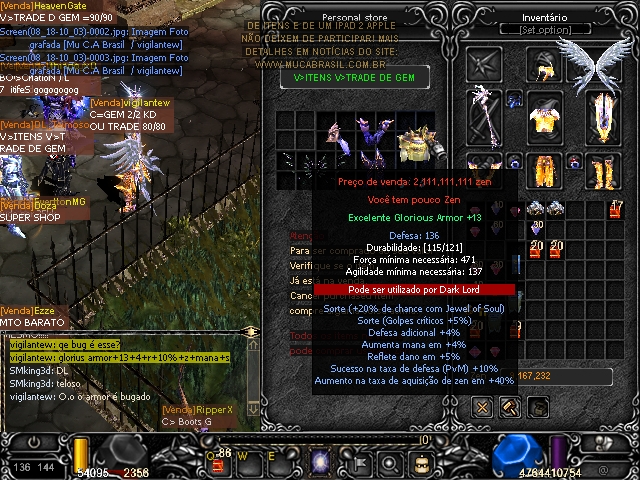Open HeavenGate's shop via the Venda label
The width and height of the screenshot is (640, 480).
[37, 6]
